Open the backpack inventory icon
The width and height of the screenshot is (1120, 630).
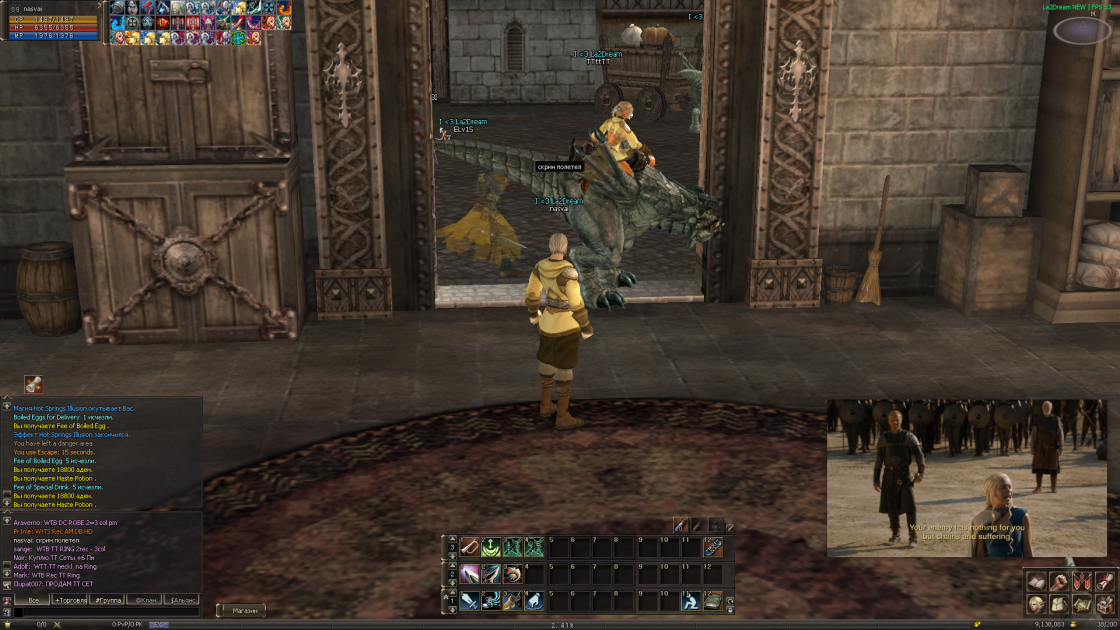(1059, 604)
